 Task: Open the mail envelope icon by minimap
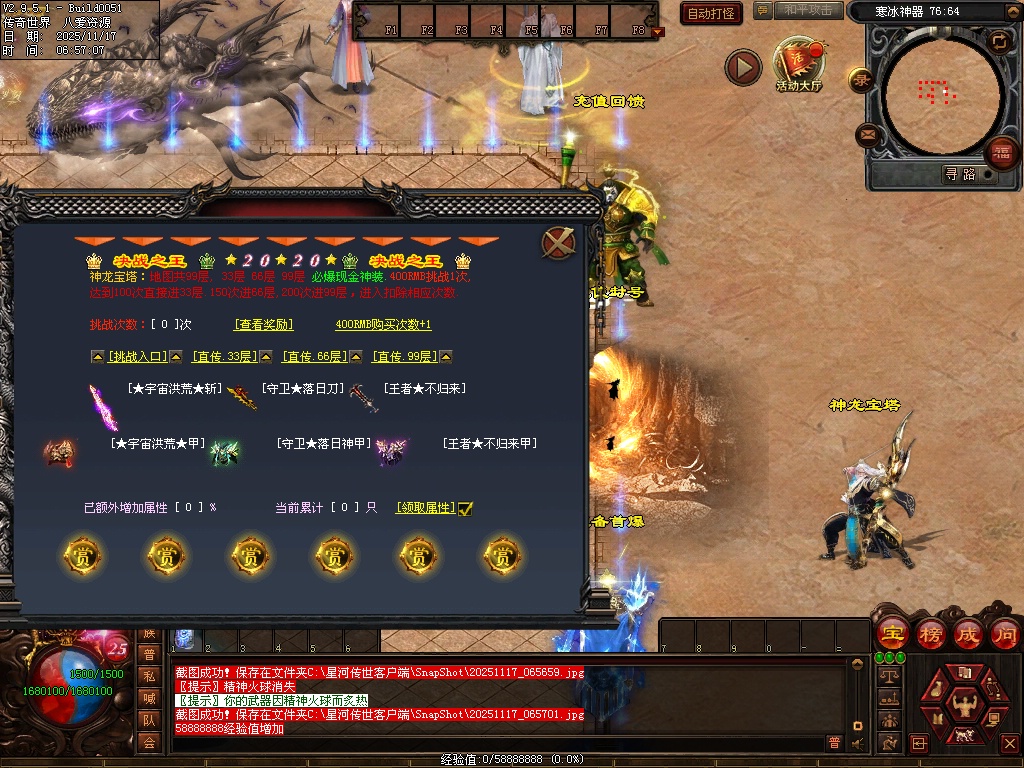pyautogui.click(x=867, y=134)
